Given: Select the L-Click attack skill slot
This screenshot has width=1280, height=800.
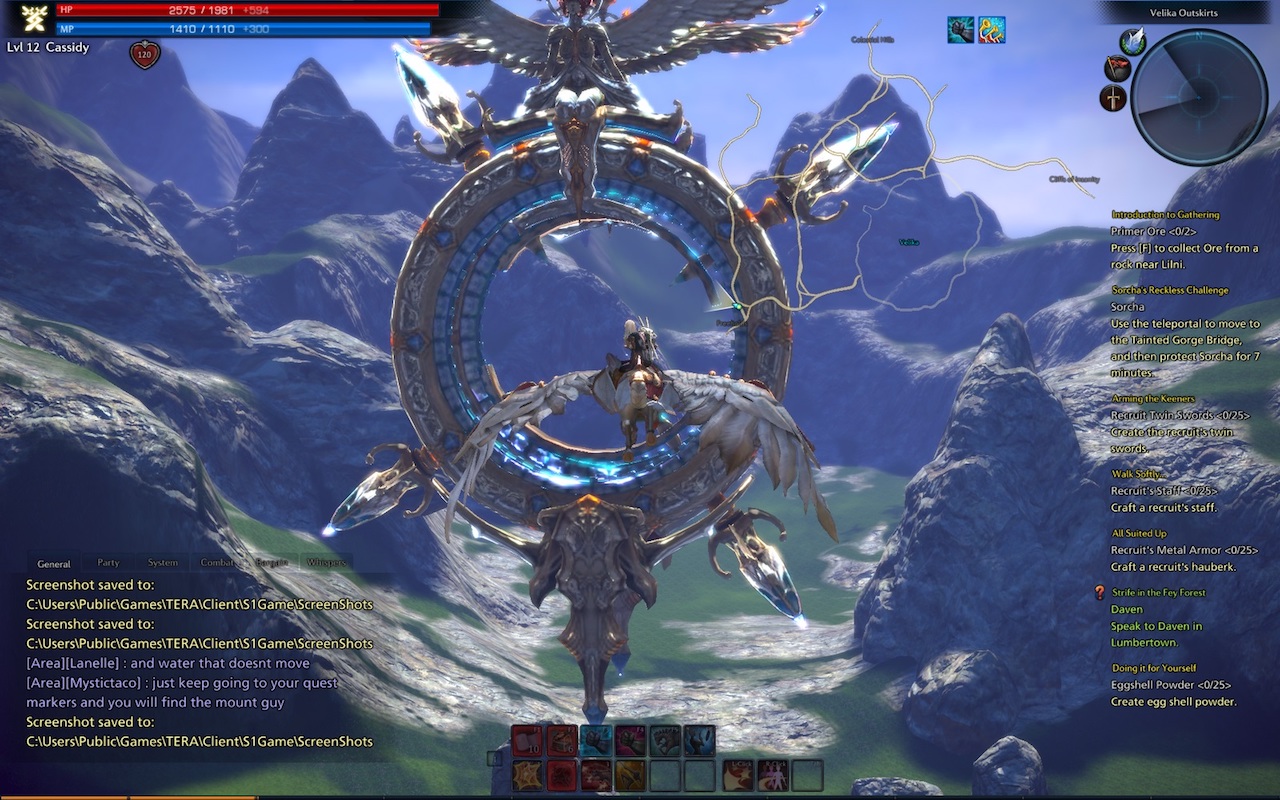Looking at the screenshot, I should [739, 775].
